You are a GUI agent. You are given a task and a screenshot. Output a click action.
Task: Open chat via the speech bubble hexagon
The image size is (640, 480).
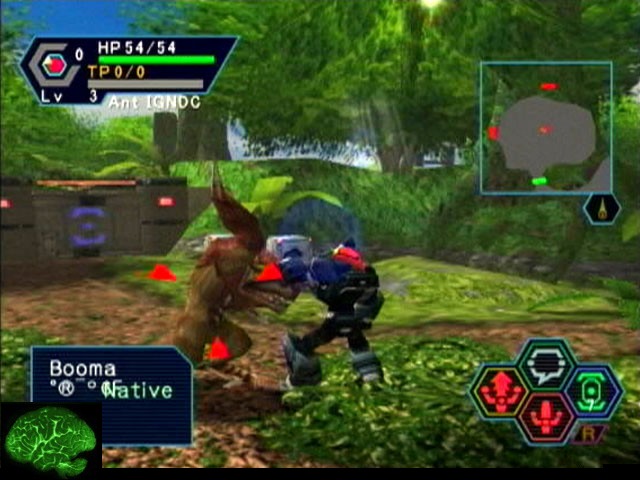[546, 364]
